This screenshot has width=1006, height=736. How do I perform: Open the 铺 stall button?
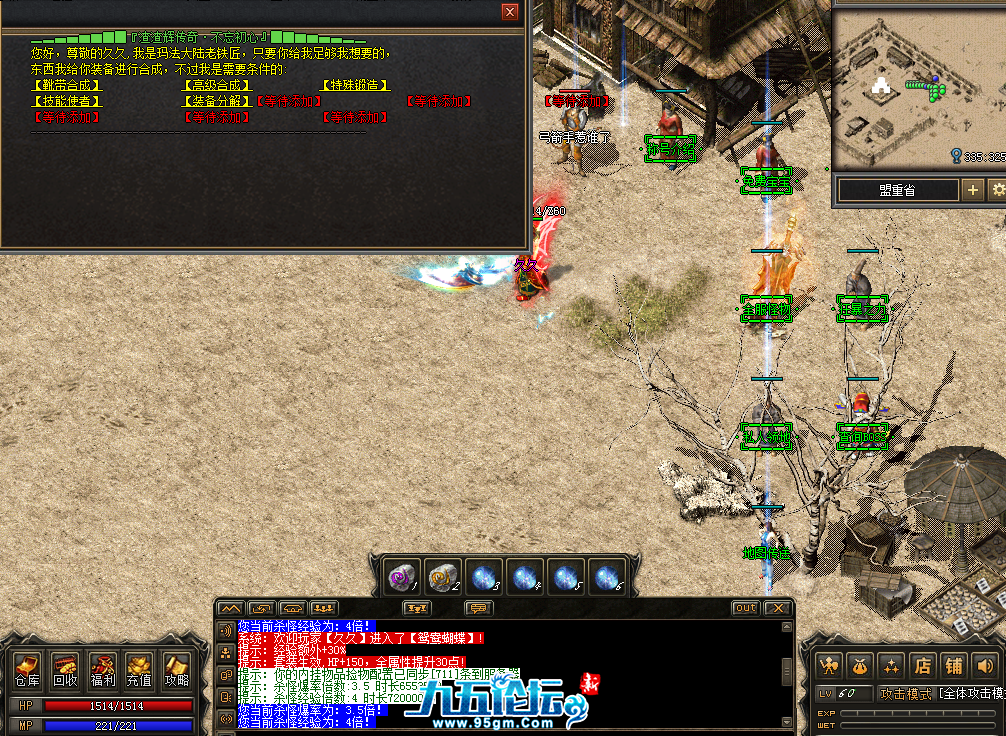[x=953, y=665]
